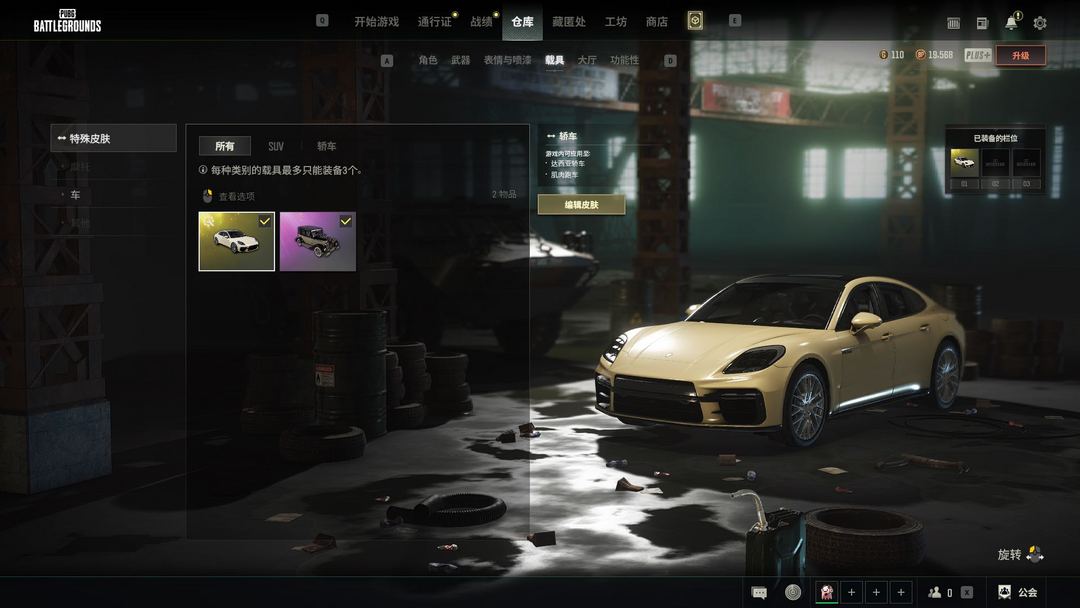Open the 公会 guild panel
The width and height of the screenshot is (1080, 608).
(x=1018, y=592)
